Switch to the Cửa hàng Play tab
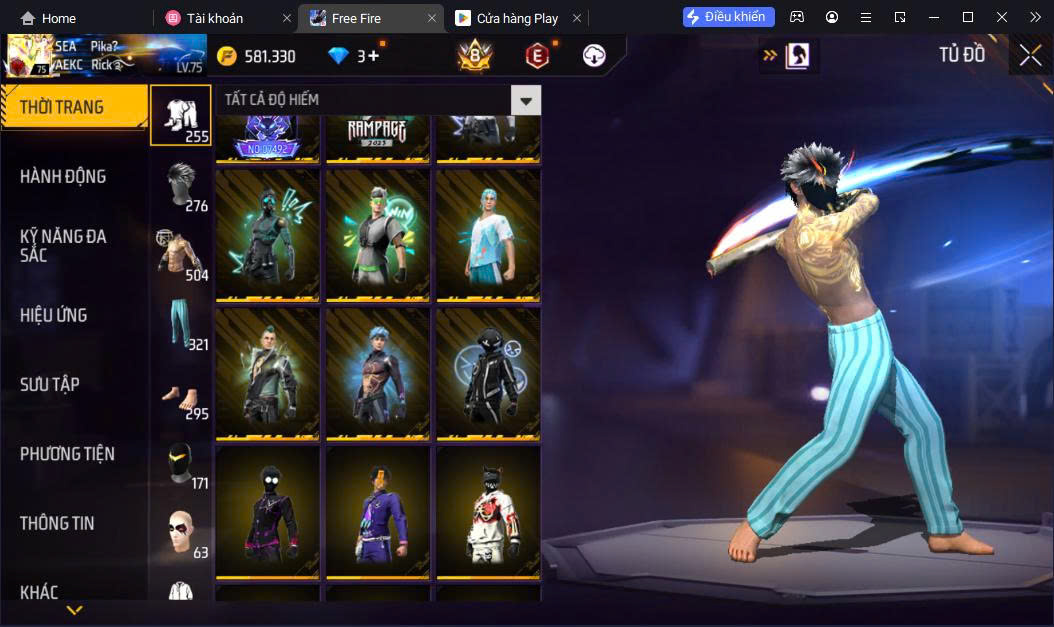 (516, 18)
